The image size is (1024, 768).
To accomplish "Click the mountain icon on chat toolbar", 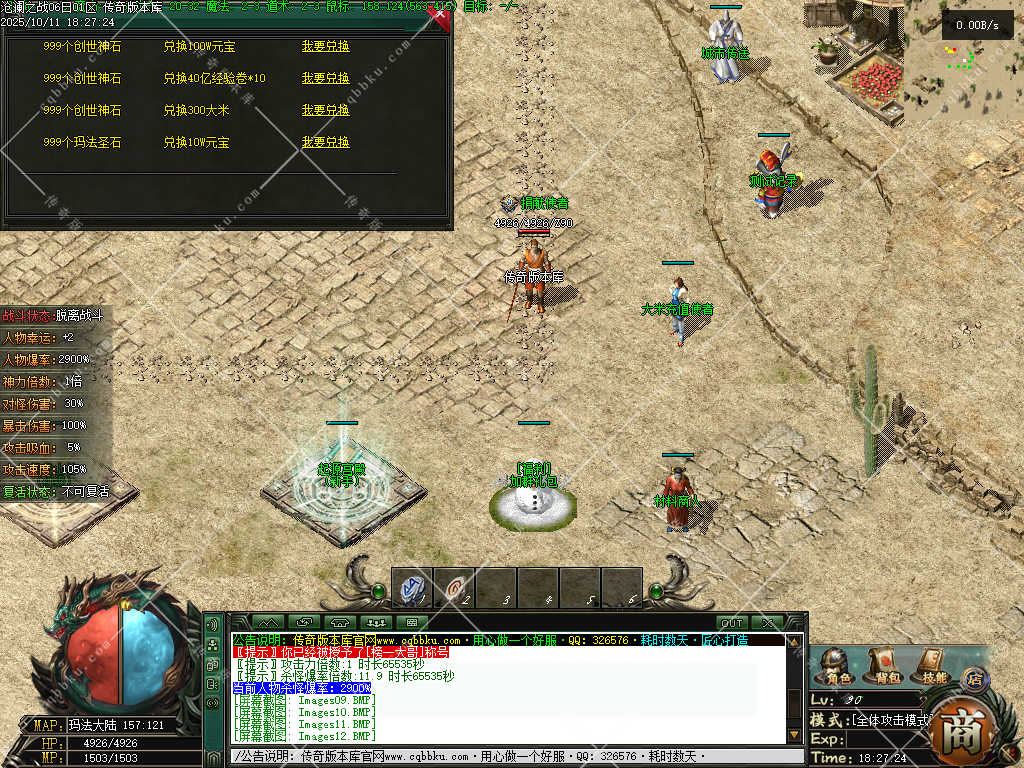I will click(x=267, y=623).
